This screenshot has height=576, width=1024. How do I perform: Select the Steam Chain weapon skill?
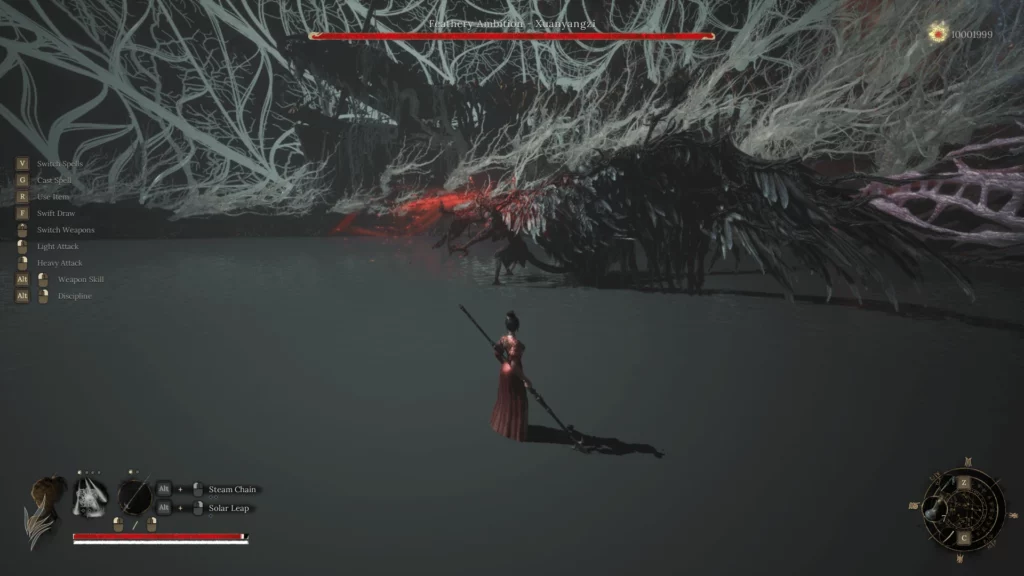tap(232, 489)
